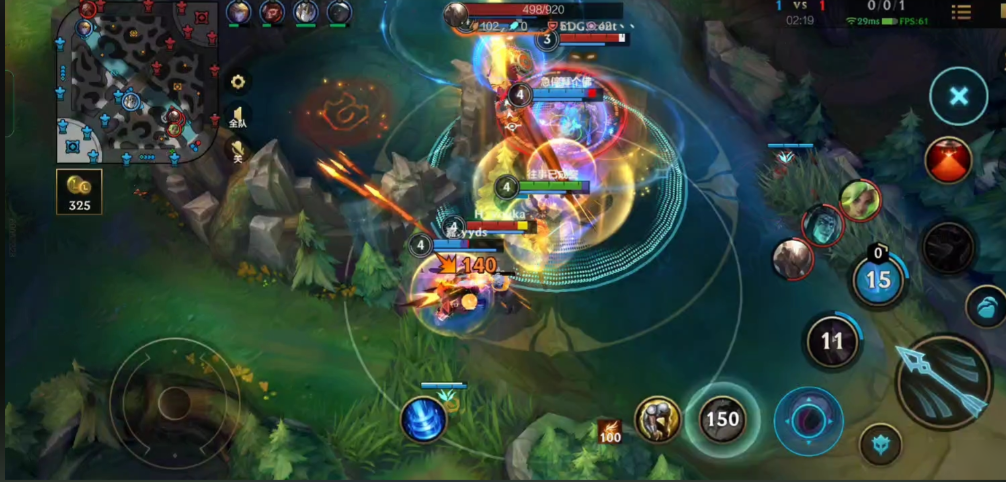Screen dimensions: 1006x482
Task: Cast the blue tornado spell icon
Action: click(x=423, y=419)
